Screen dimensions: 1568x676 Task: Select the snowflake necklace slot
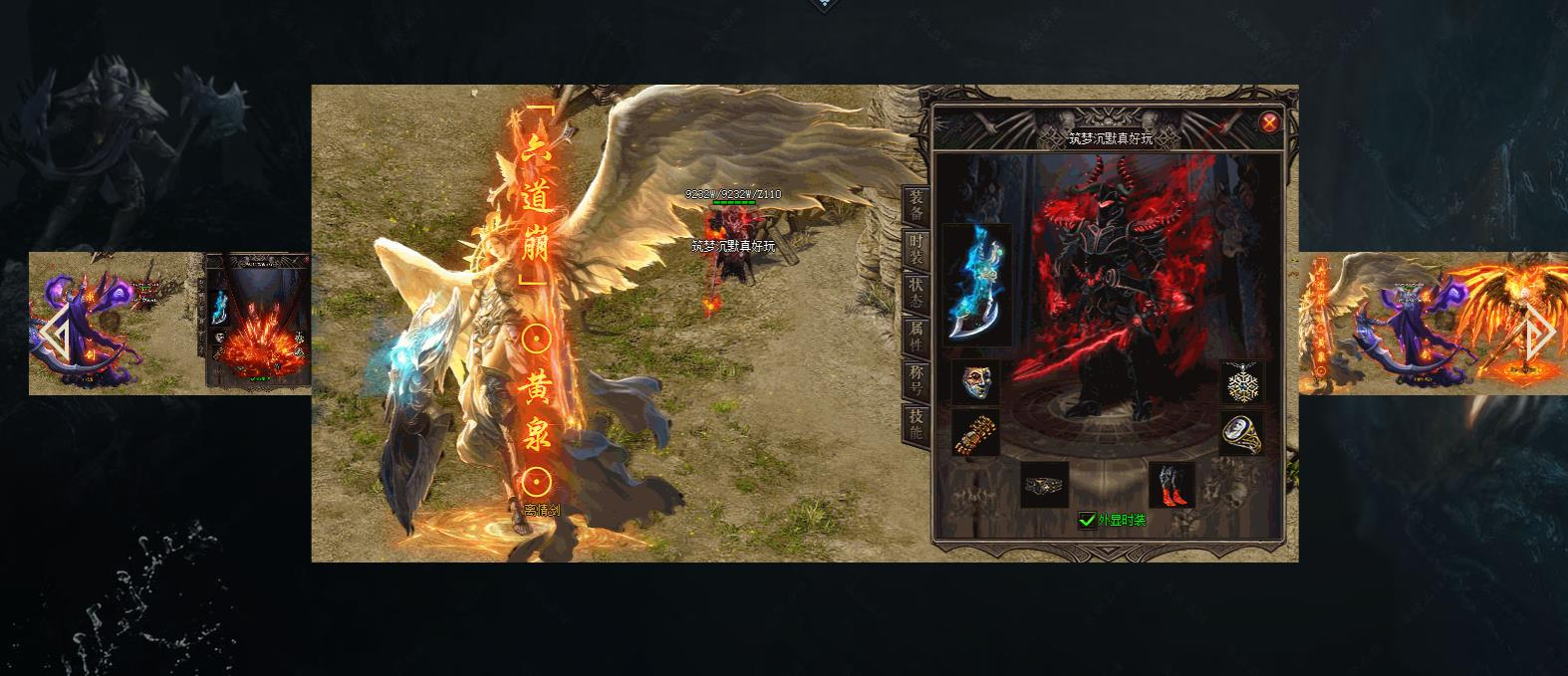(1241, 383)
